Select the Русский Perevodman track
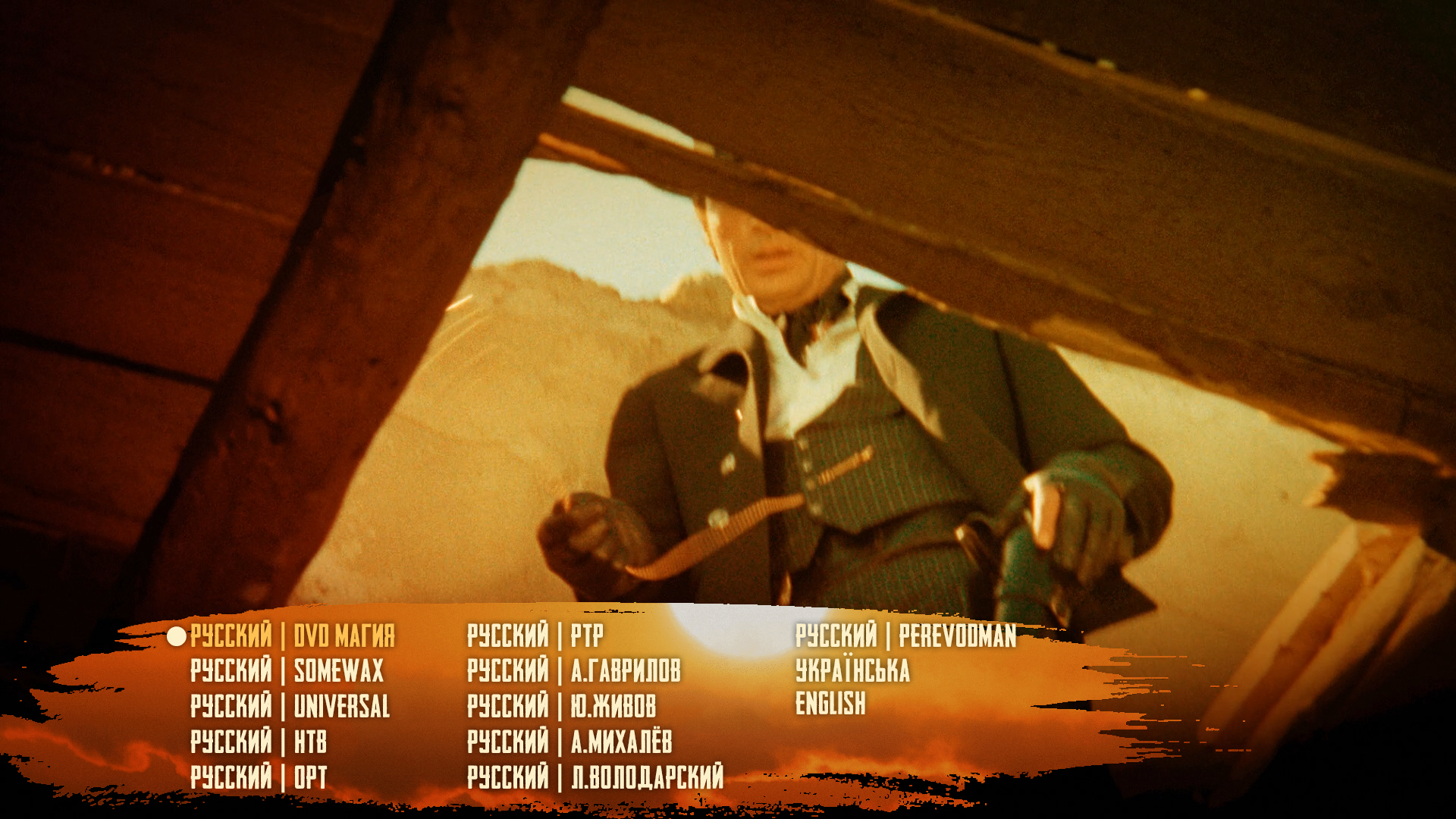 pyautogui.click(x=905, y=635)
